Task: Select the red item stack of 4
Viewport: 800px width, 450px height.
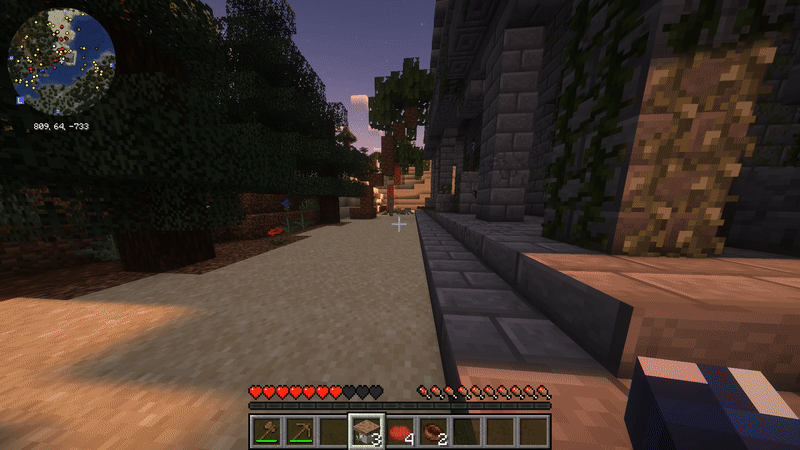Action: click(400, 431)
